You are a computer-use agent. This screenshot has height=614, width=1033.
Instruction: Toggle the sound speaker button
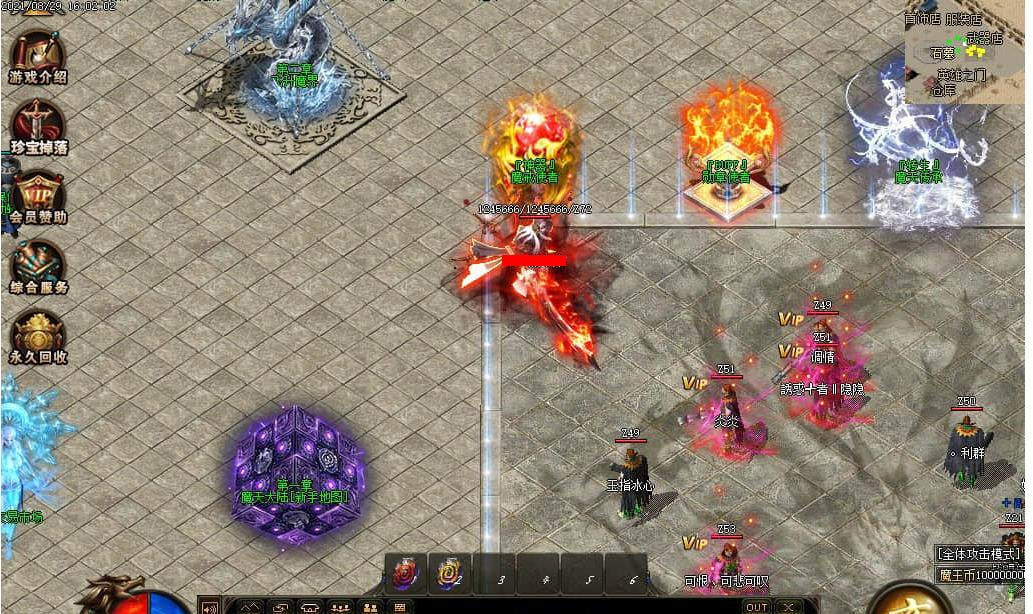(210, 606)
